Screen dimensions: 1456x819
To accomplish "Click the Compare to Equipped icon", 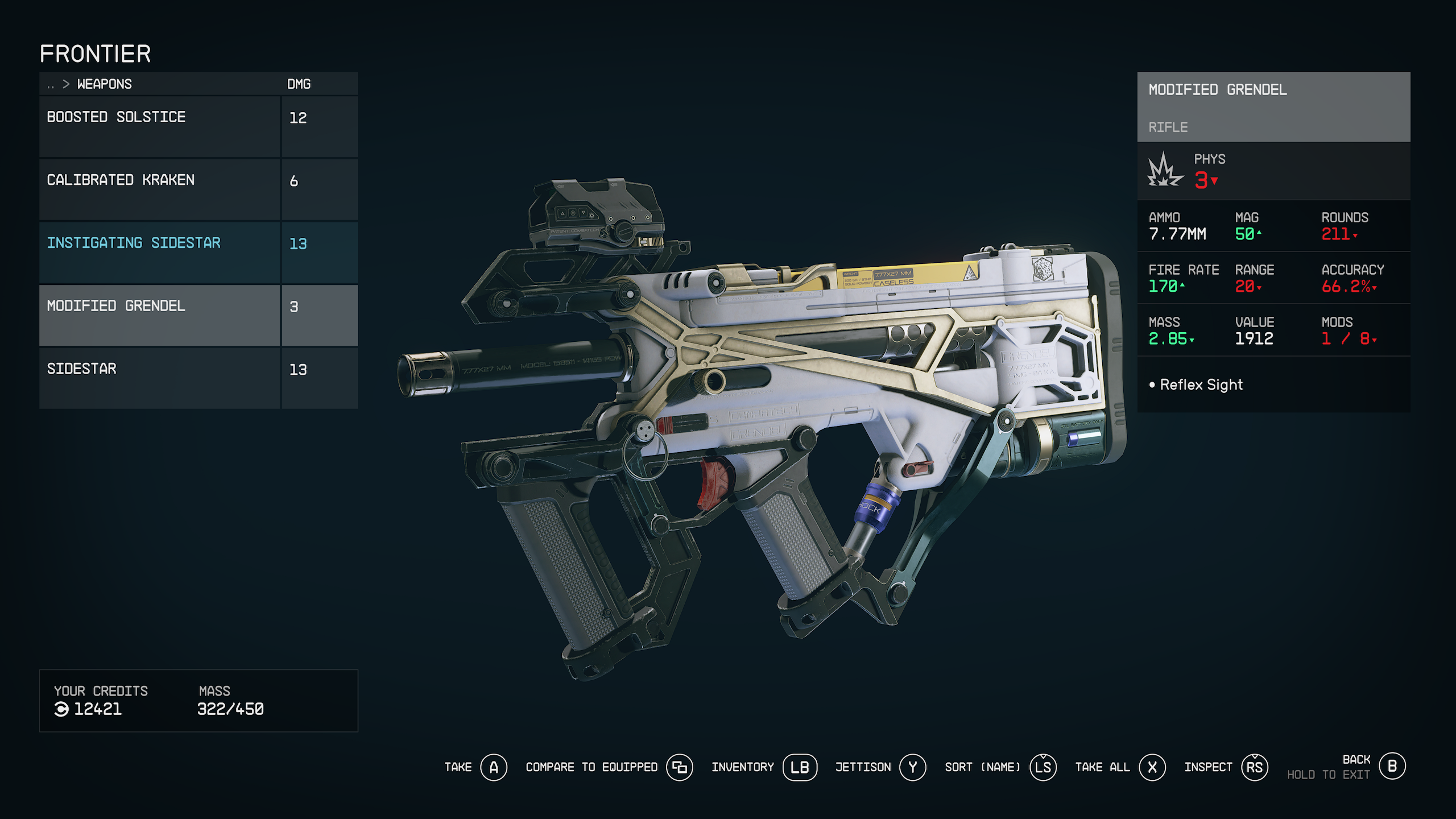I will 680,767.
